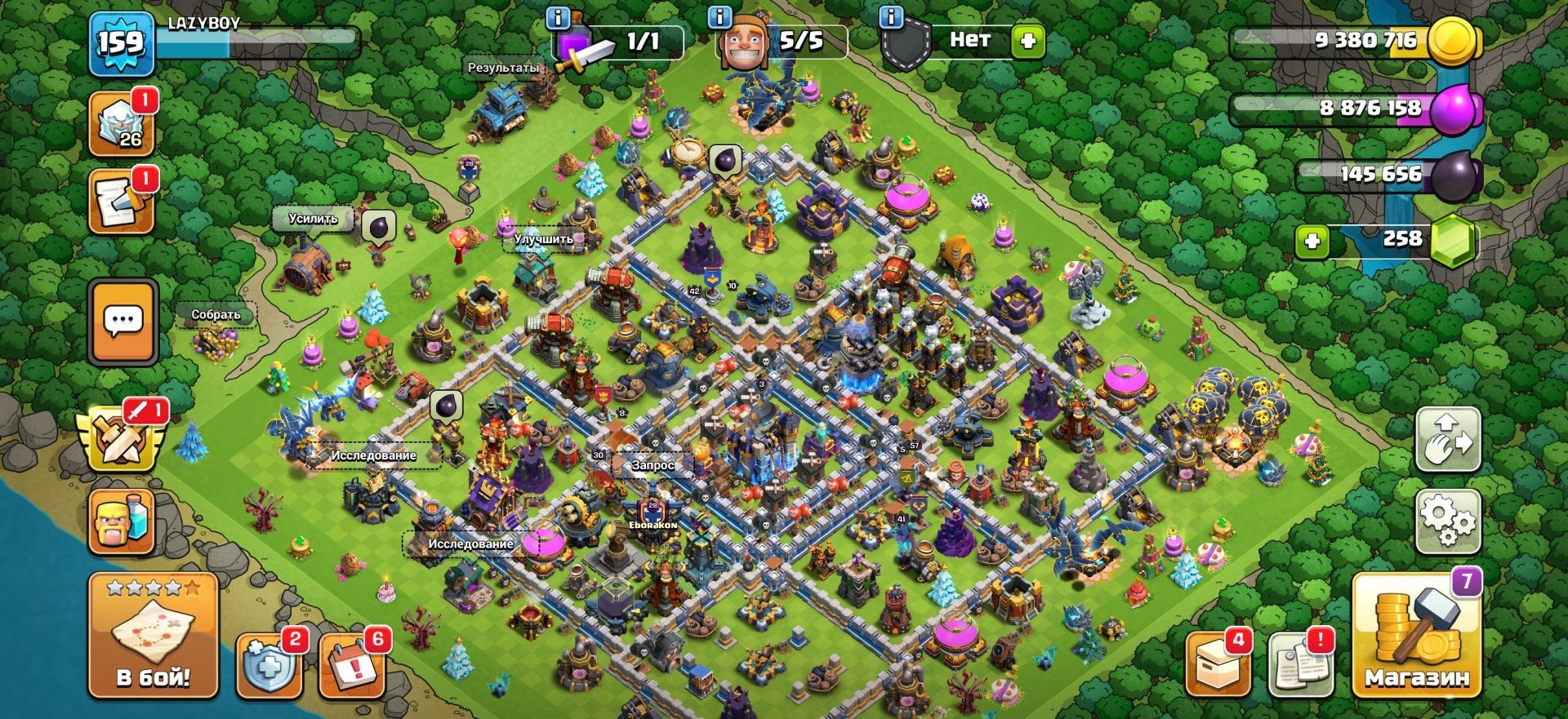Screen dimensions: 1568x719
Task: Open the messages scroll with notification
Action: tap(122, 202)
